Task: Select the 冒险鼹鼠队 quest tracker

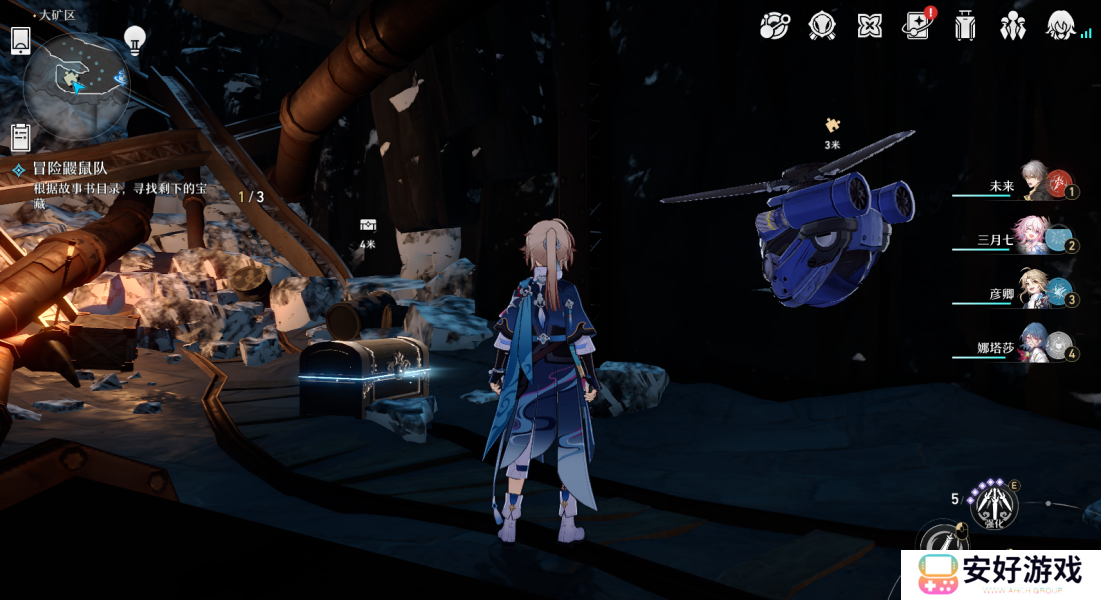Action: (x=70, y=170)
